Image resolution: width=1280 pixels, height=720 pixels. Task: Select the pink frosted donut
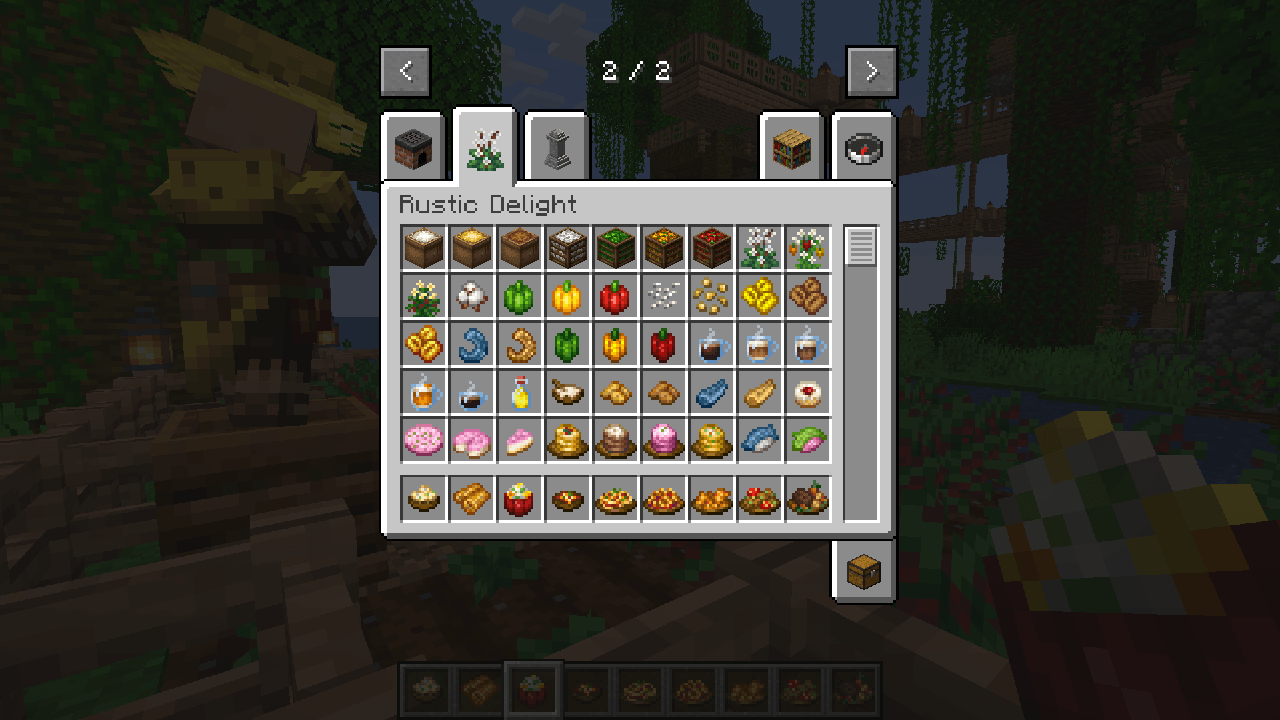tap(471, 440)
